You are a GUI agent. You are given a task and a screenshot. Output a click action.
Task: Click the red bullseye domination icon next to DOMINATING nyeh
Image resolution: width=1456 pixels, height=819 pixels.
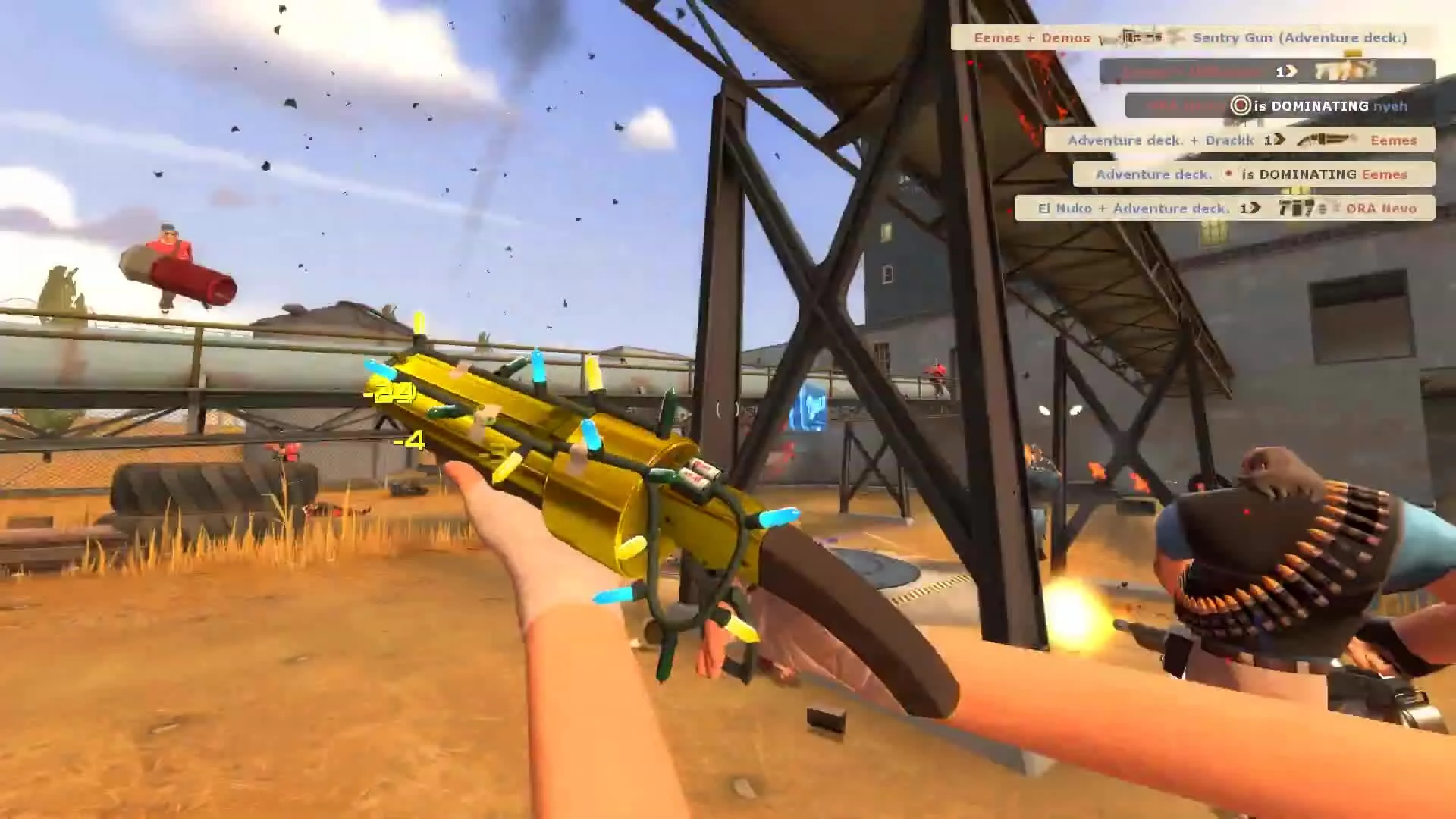click(1240, 106)
